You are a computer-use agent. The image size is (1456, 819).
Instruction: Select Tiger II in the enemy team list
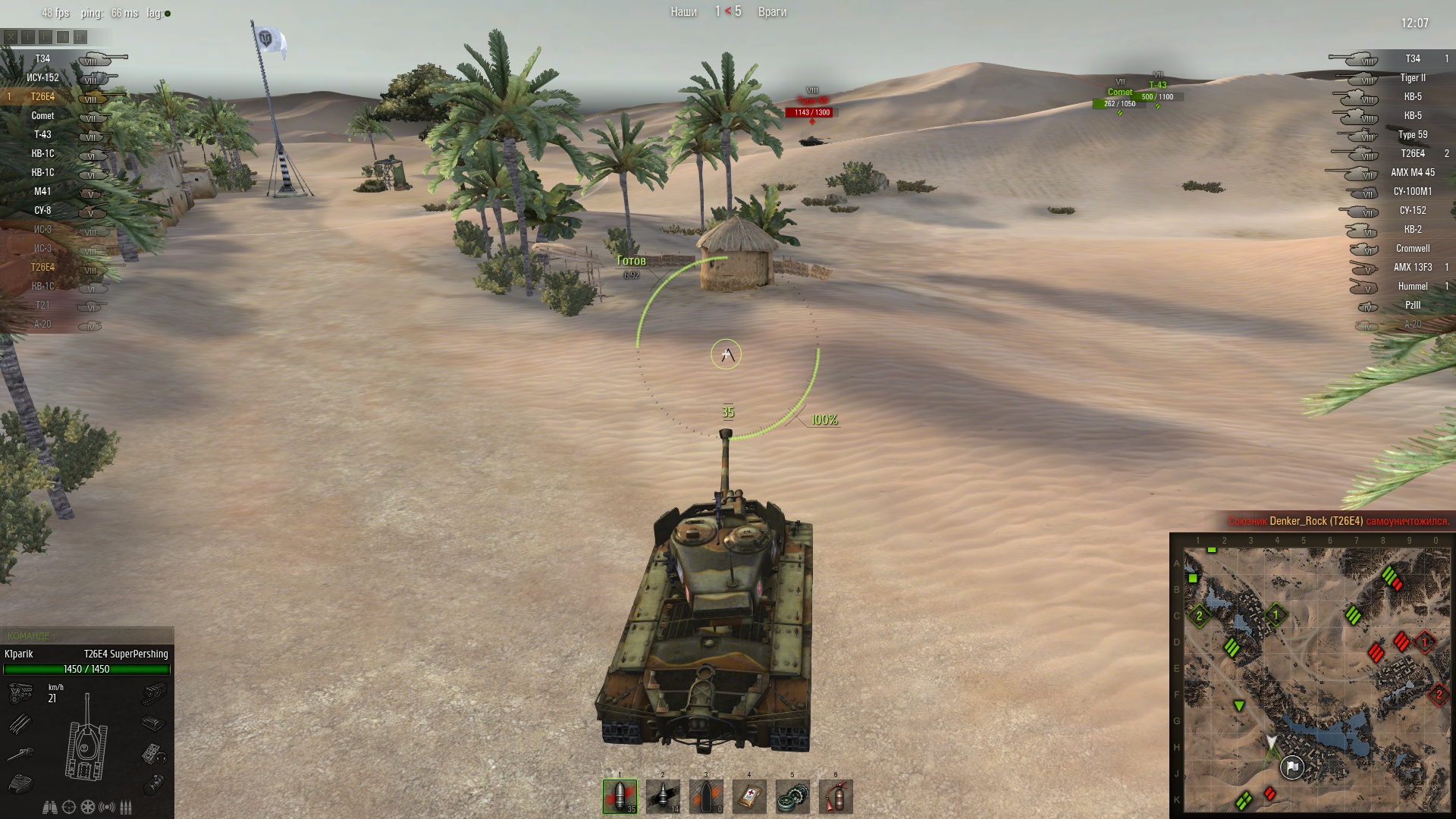pyautogui.click(x=1412, y=77)
